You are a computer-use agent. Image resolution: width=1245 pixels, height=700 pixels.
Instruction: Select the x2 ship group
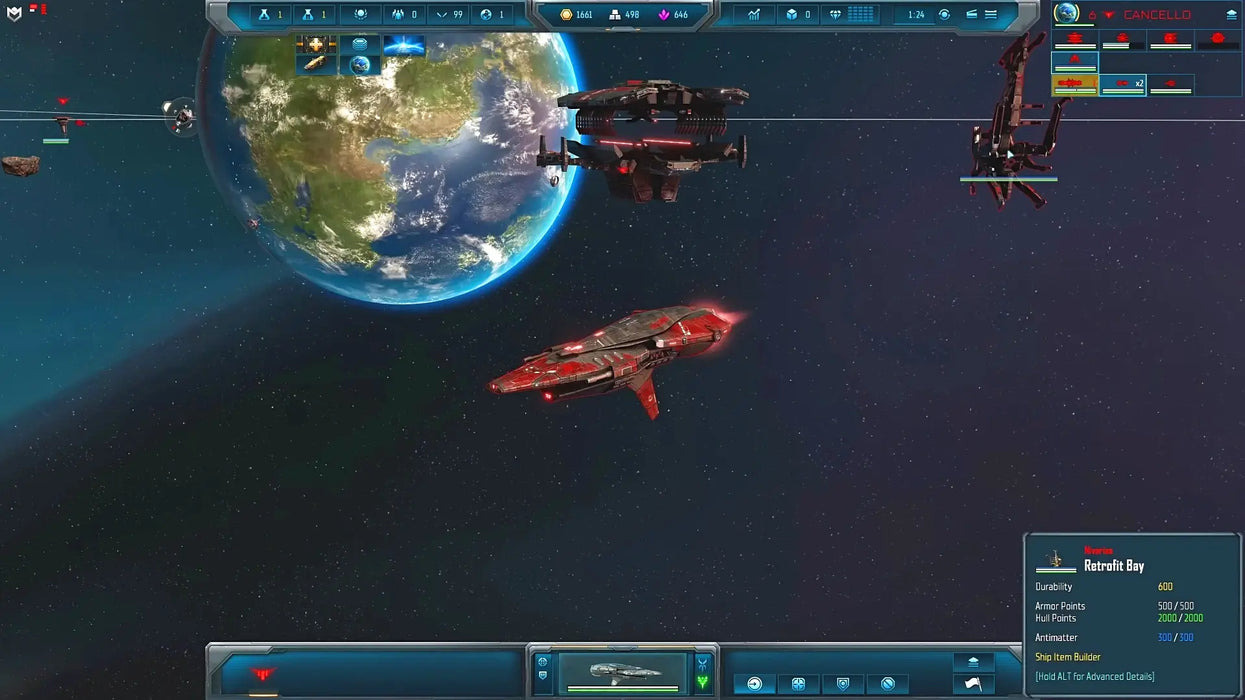point(1123,85)
